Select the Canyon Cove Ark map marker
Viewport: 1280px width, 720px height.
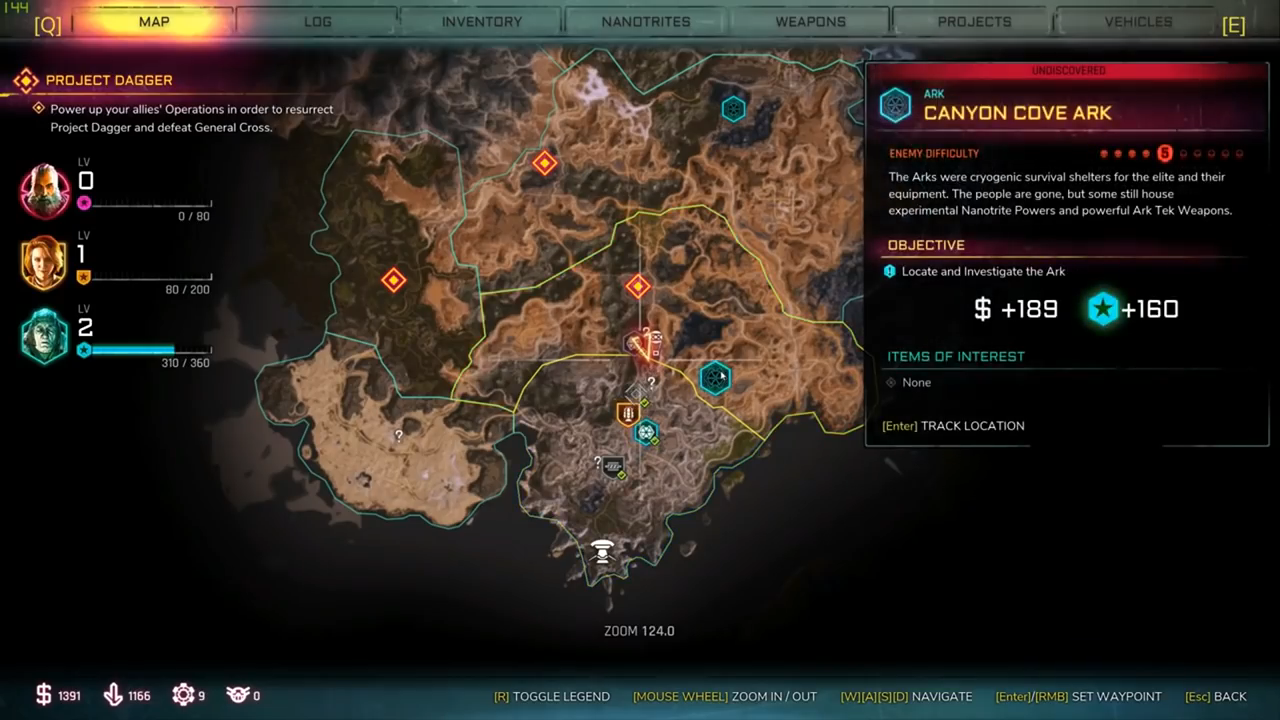[714, 378]
